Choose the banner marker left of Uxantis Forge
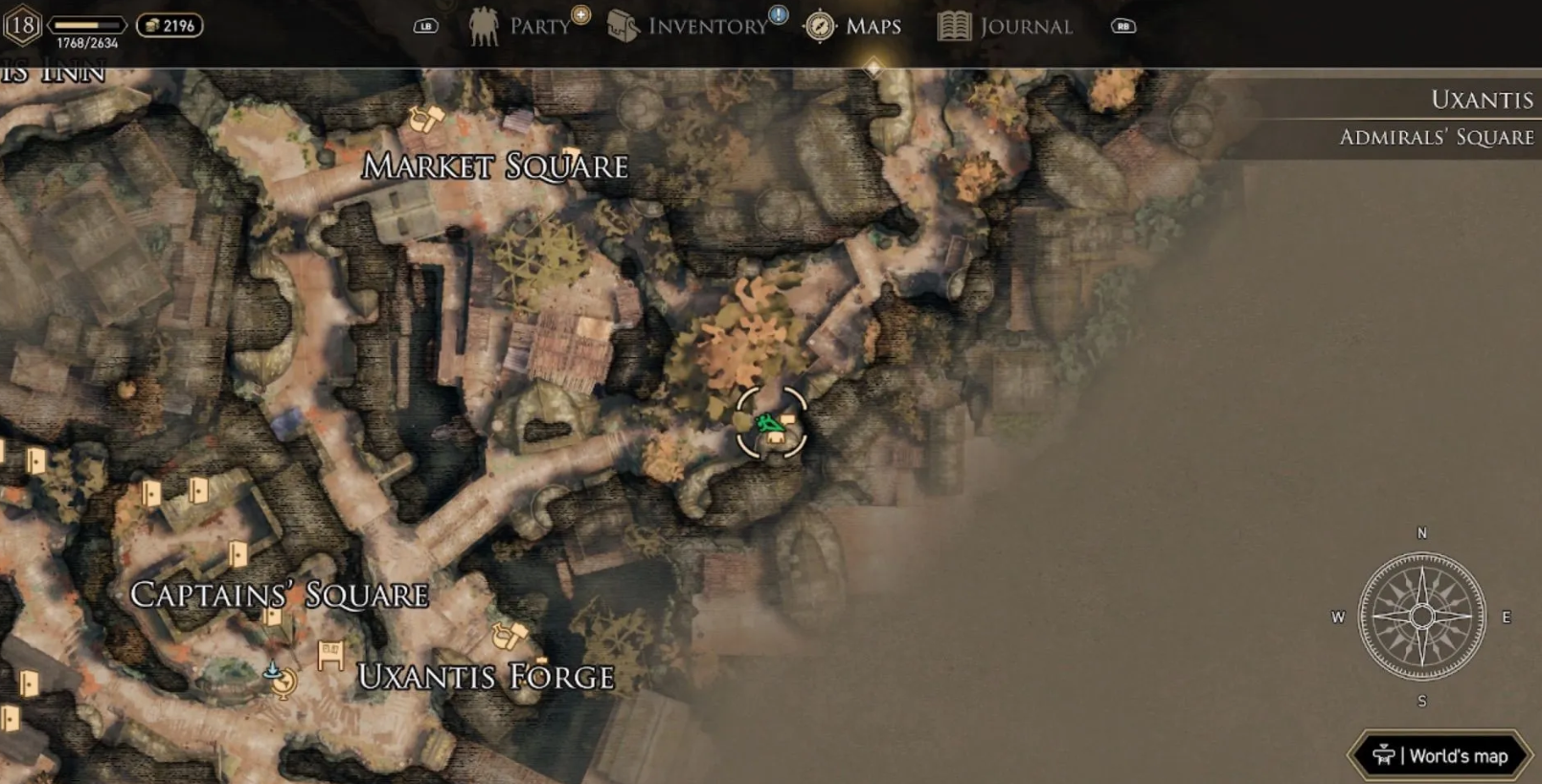1542x784 pixels. pos(330,655)
